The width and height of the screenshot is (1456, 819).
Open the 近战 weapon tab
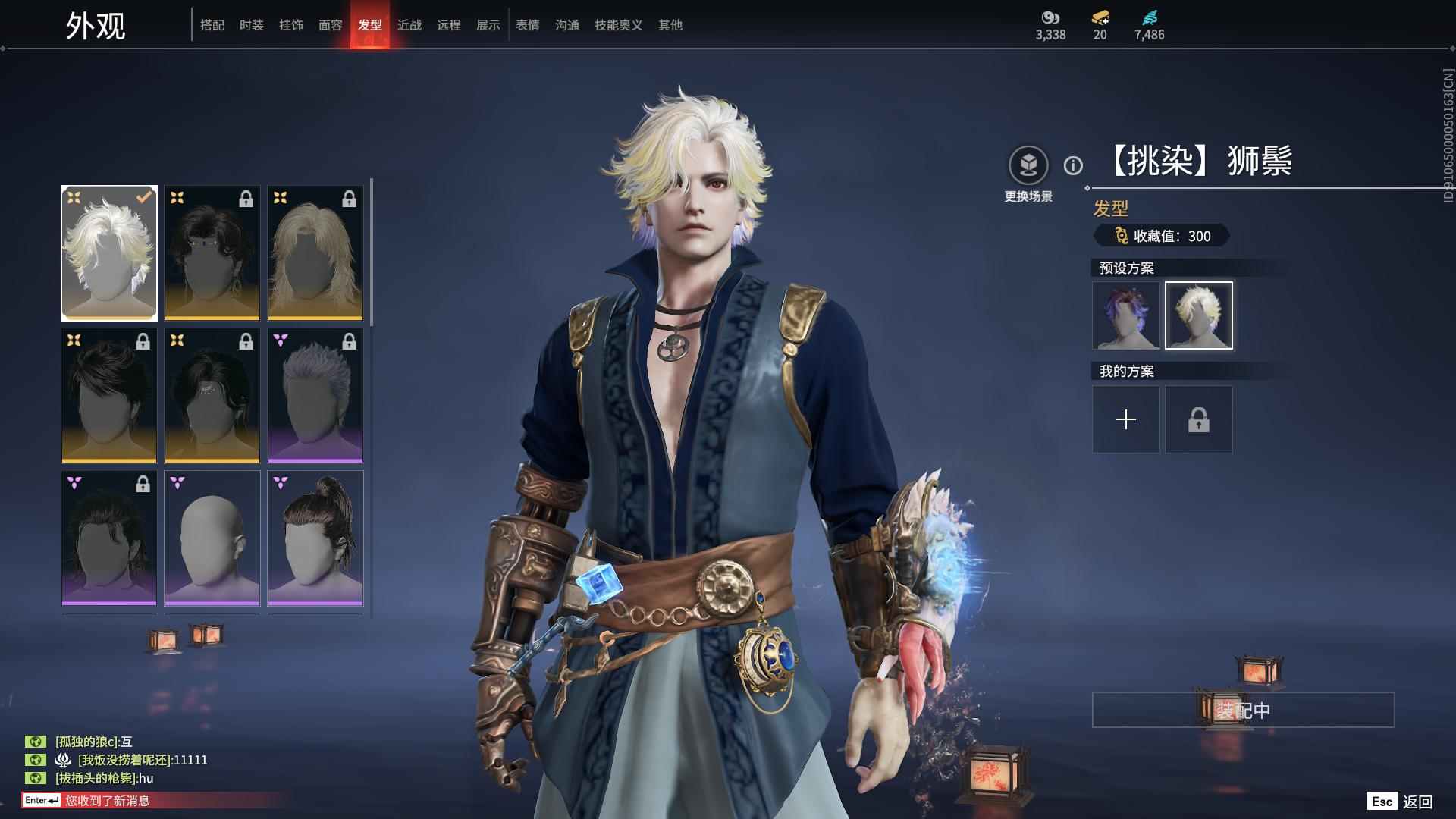[x=409, y=25]
